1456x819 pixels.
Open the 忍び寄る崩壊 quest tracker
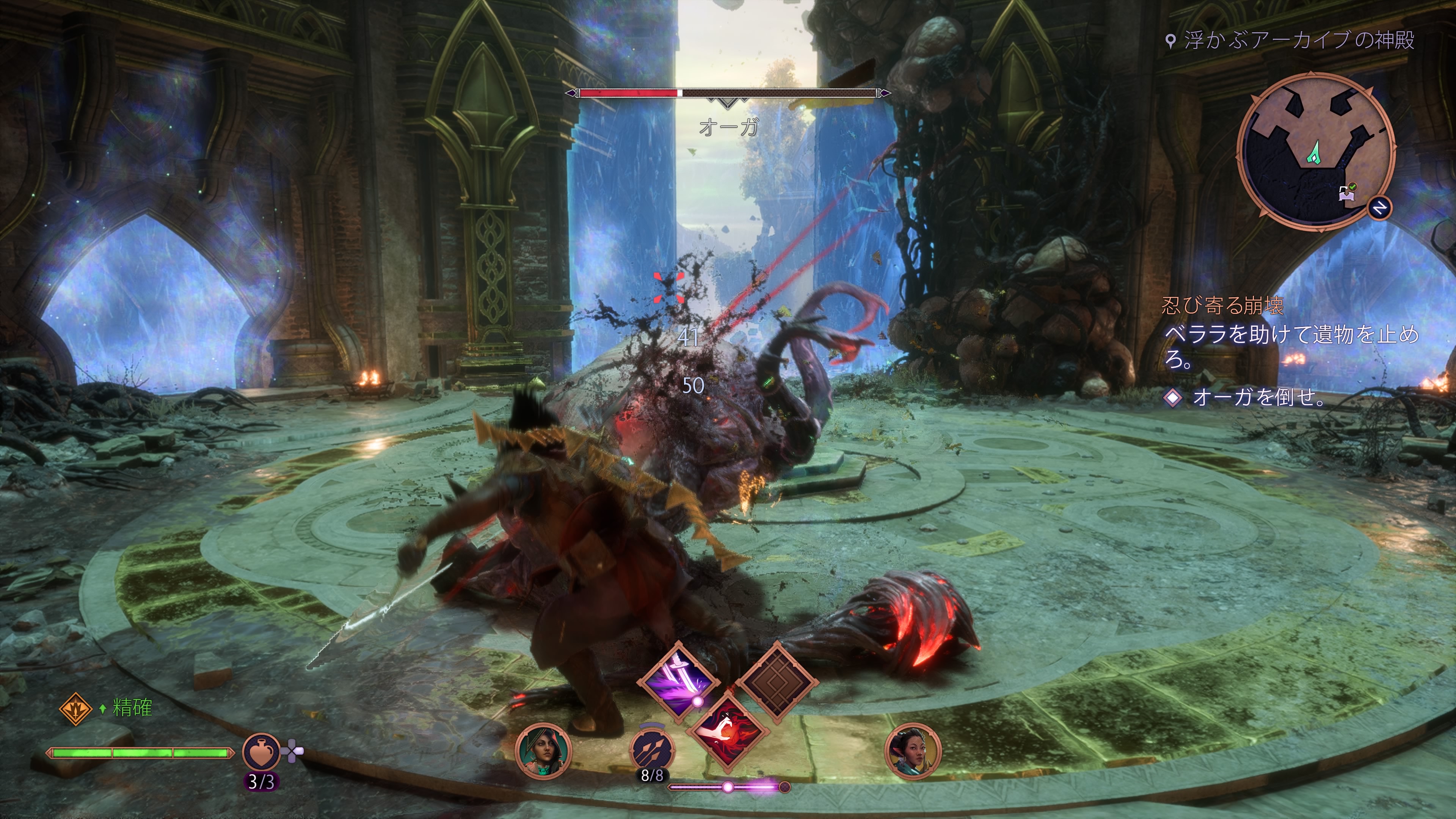pyautogui.click(x=1221, y=306)
